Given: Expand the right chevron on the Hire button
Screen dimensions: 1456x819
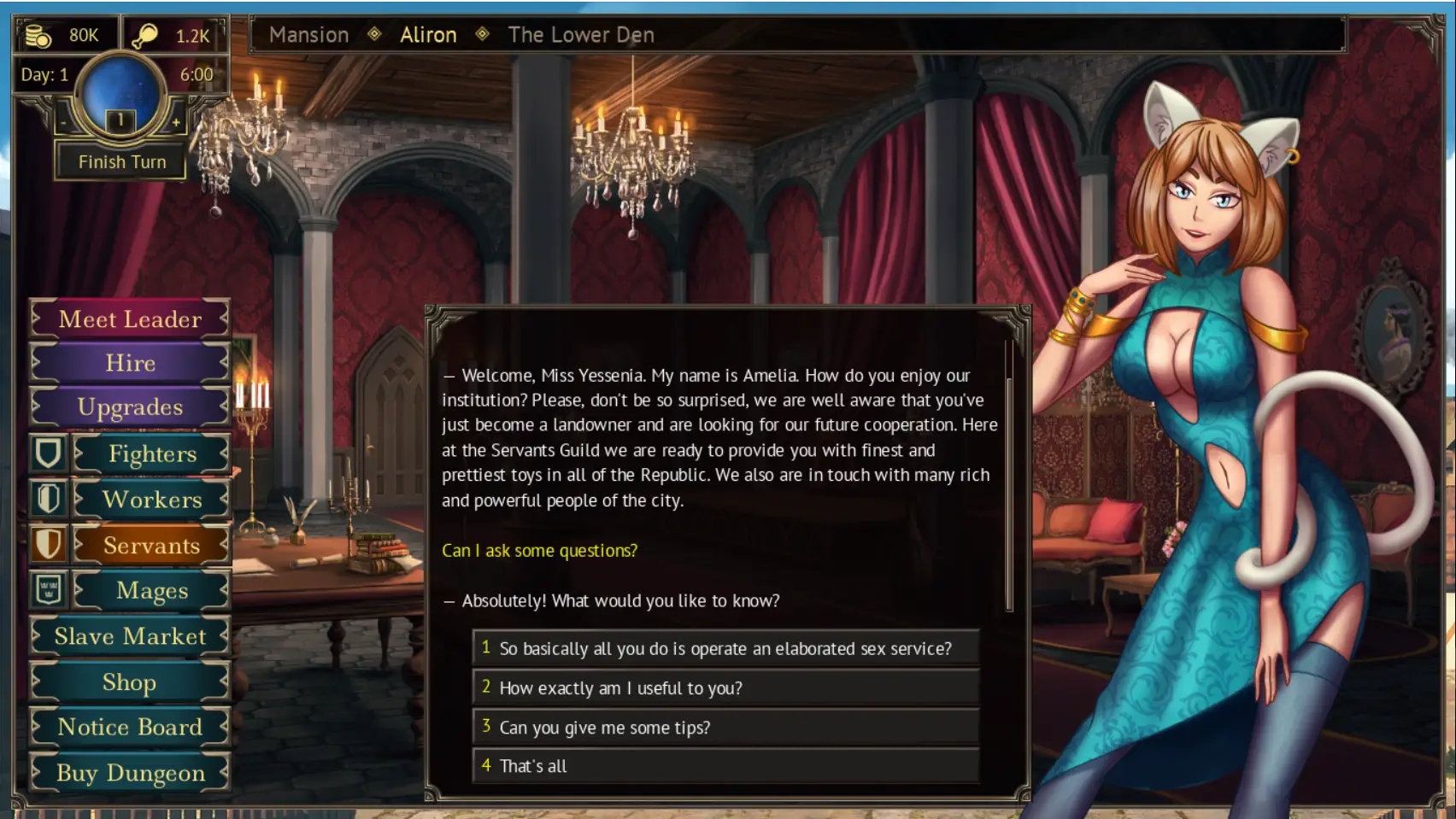Looking at the screenshot, I should [224, 363].
